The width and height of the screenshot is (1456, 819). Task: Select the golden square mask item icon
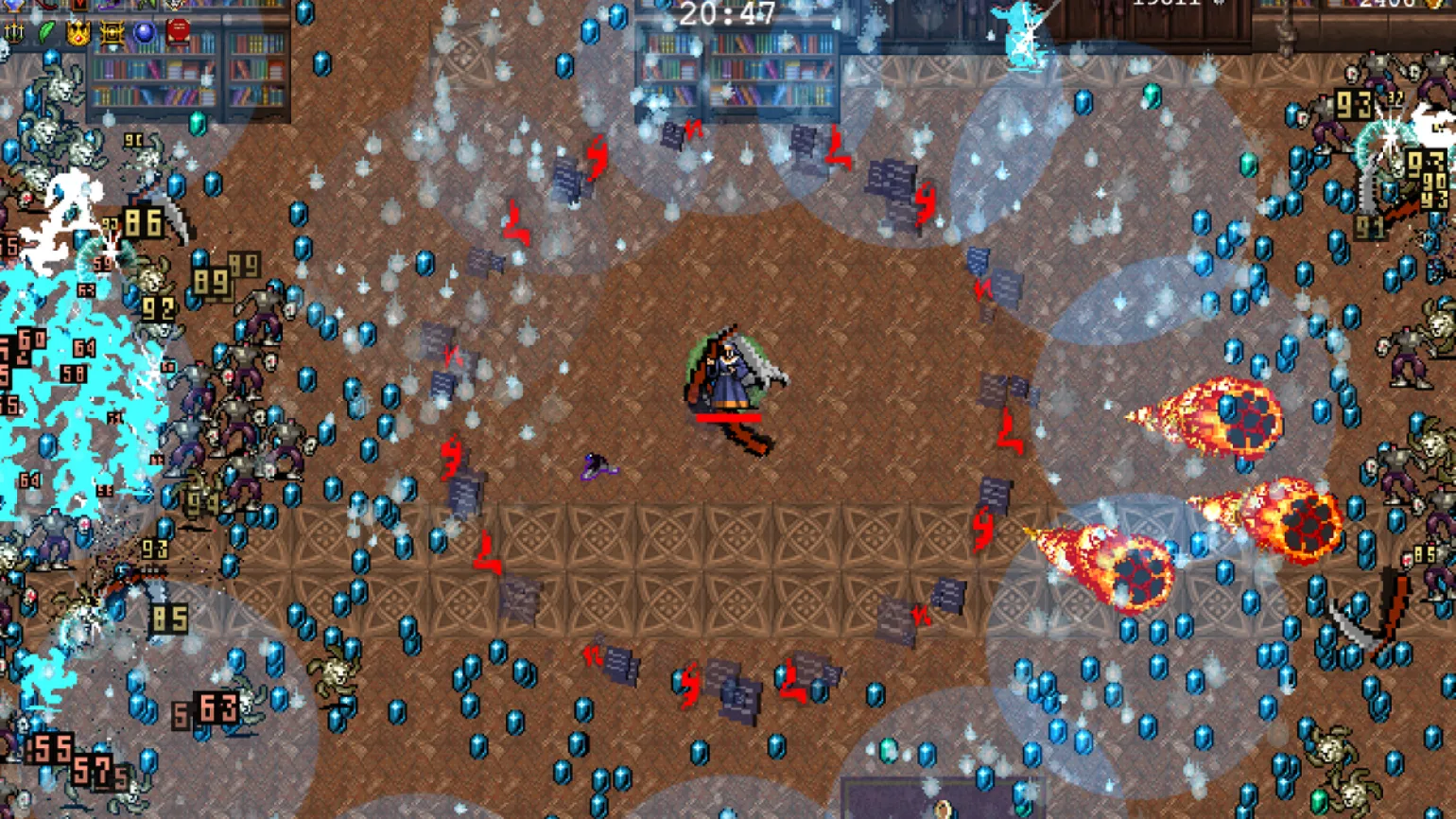pos(112,34)
